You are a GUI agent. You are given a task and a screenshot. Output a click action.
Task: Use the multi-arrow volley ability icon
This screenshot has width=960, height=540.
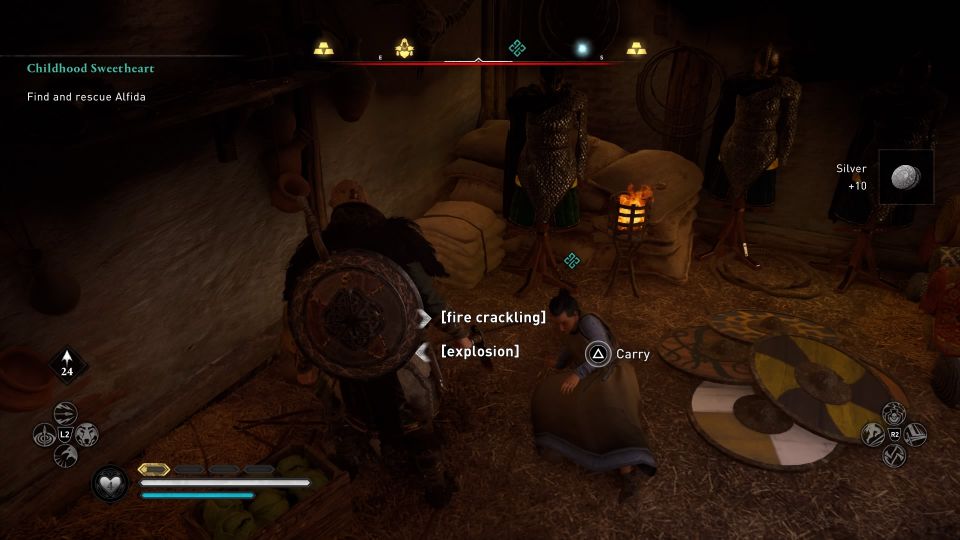[x=65, y=414]
